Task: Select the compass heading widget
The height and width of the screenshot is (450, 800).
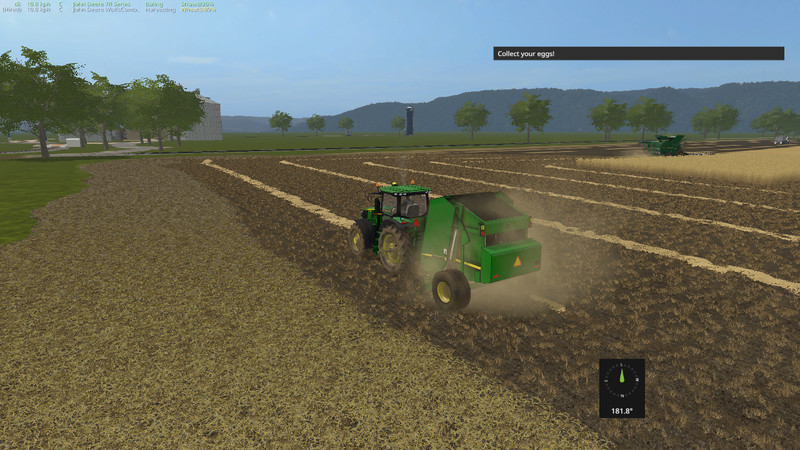Action: (621, 387)
